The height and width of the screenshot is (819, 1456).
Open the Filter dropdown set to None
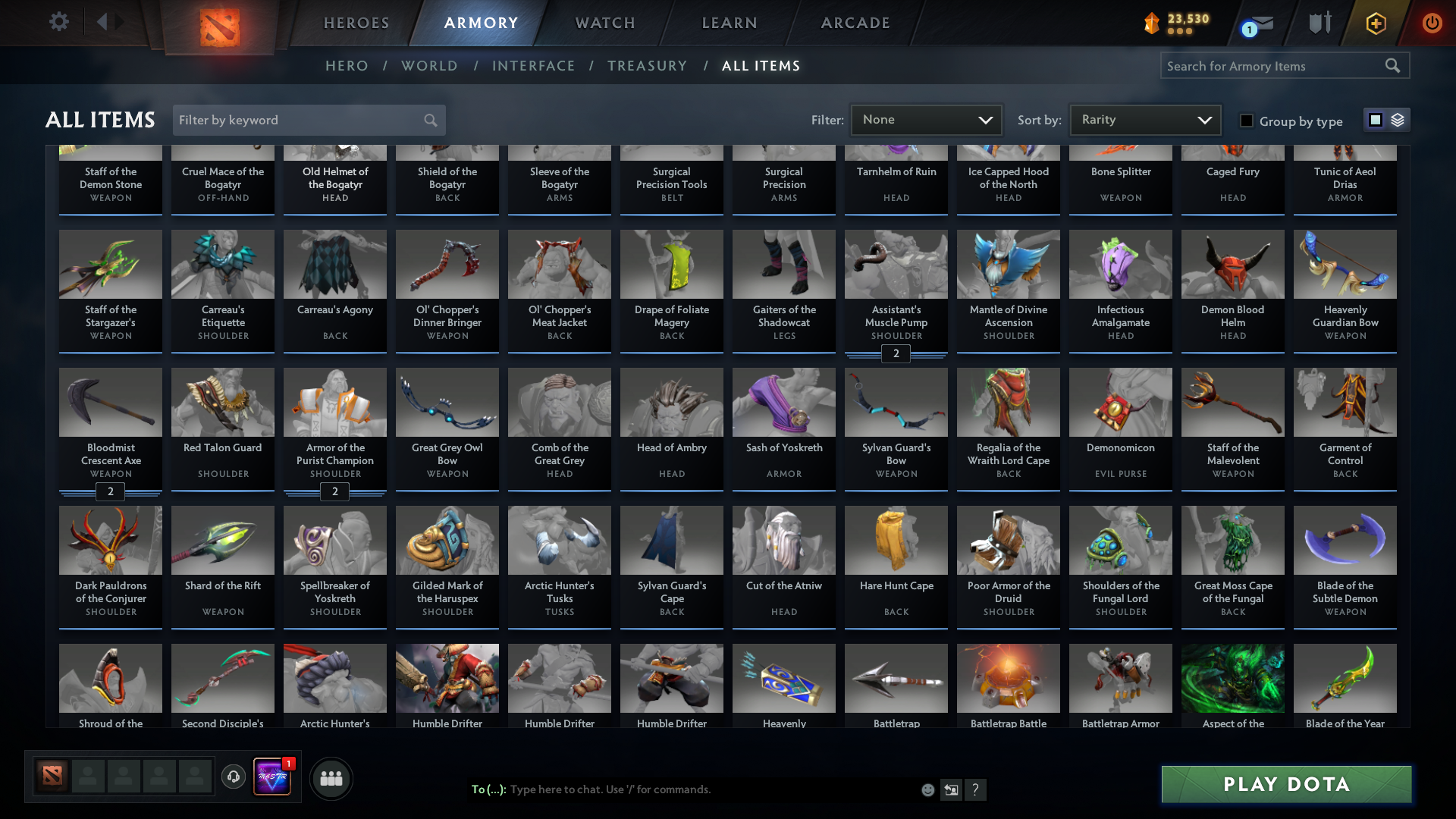[x=925, y=120]
